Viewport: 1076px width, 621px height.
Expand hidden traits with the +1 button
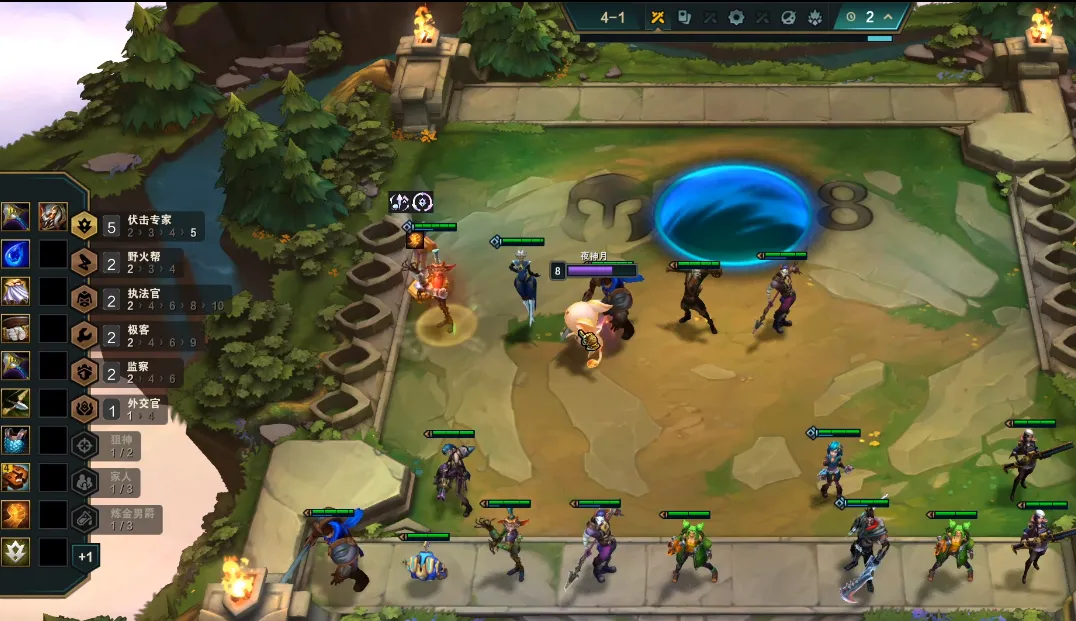pyautogui.click(x=86, y=555)
